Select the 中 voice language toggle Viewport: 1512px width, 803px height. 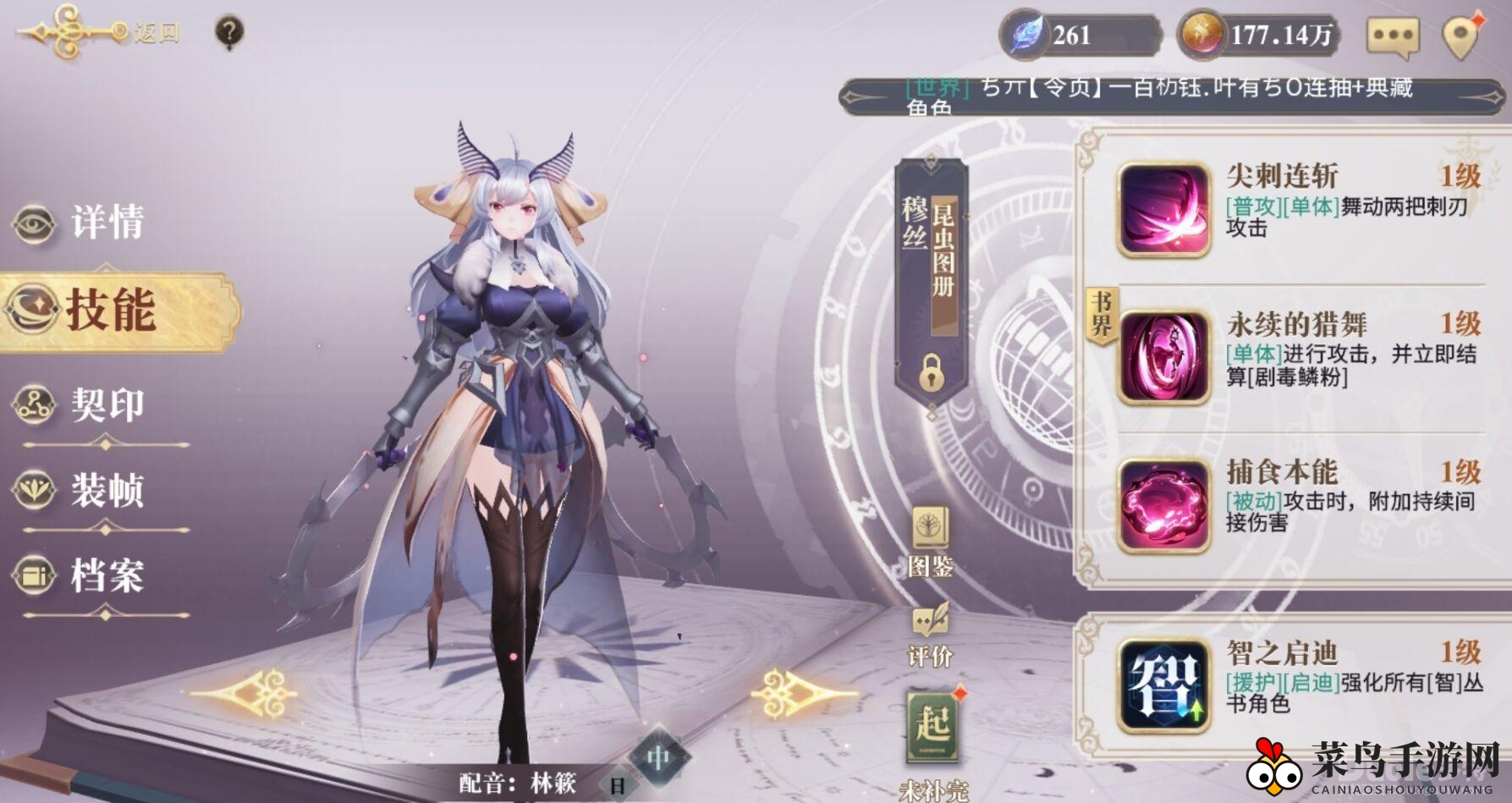[659, 757]
